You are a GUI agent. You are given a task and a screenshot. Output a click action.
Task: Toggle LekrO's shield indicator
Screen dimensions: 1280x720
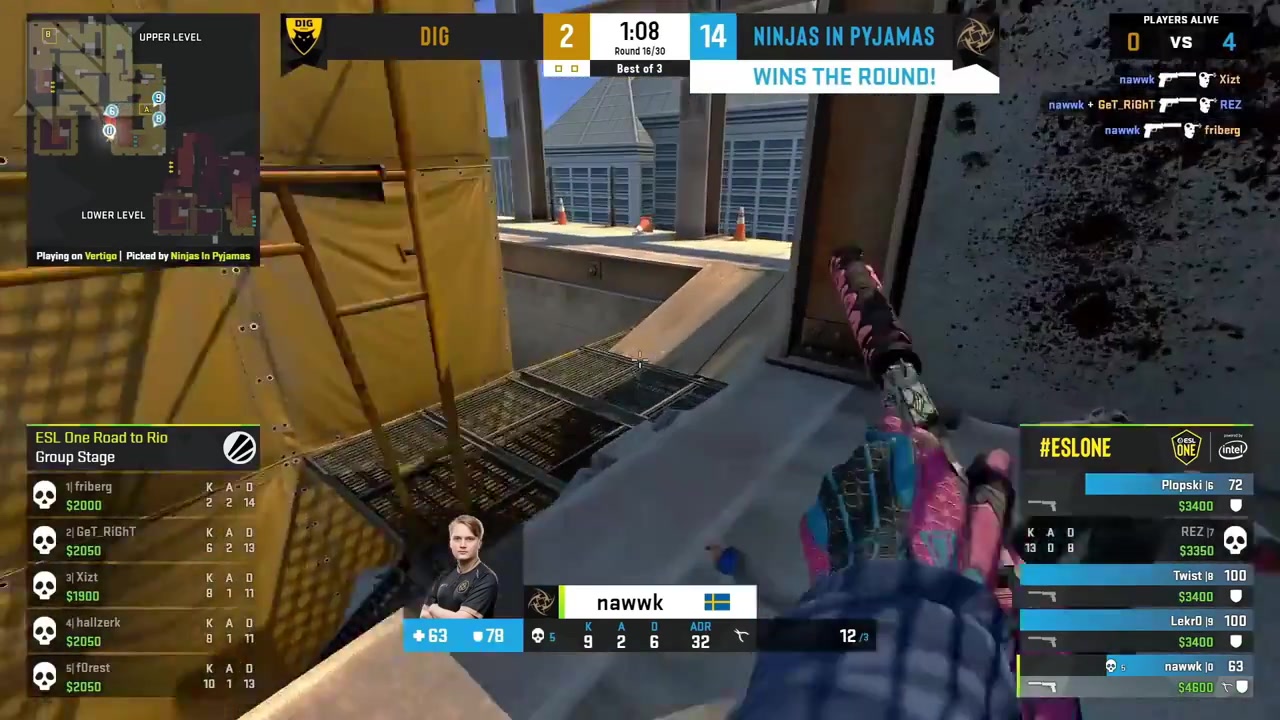pos(1236,640)
